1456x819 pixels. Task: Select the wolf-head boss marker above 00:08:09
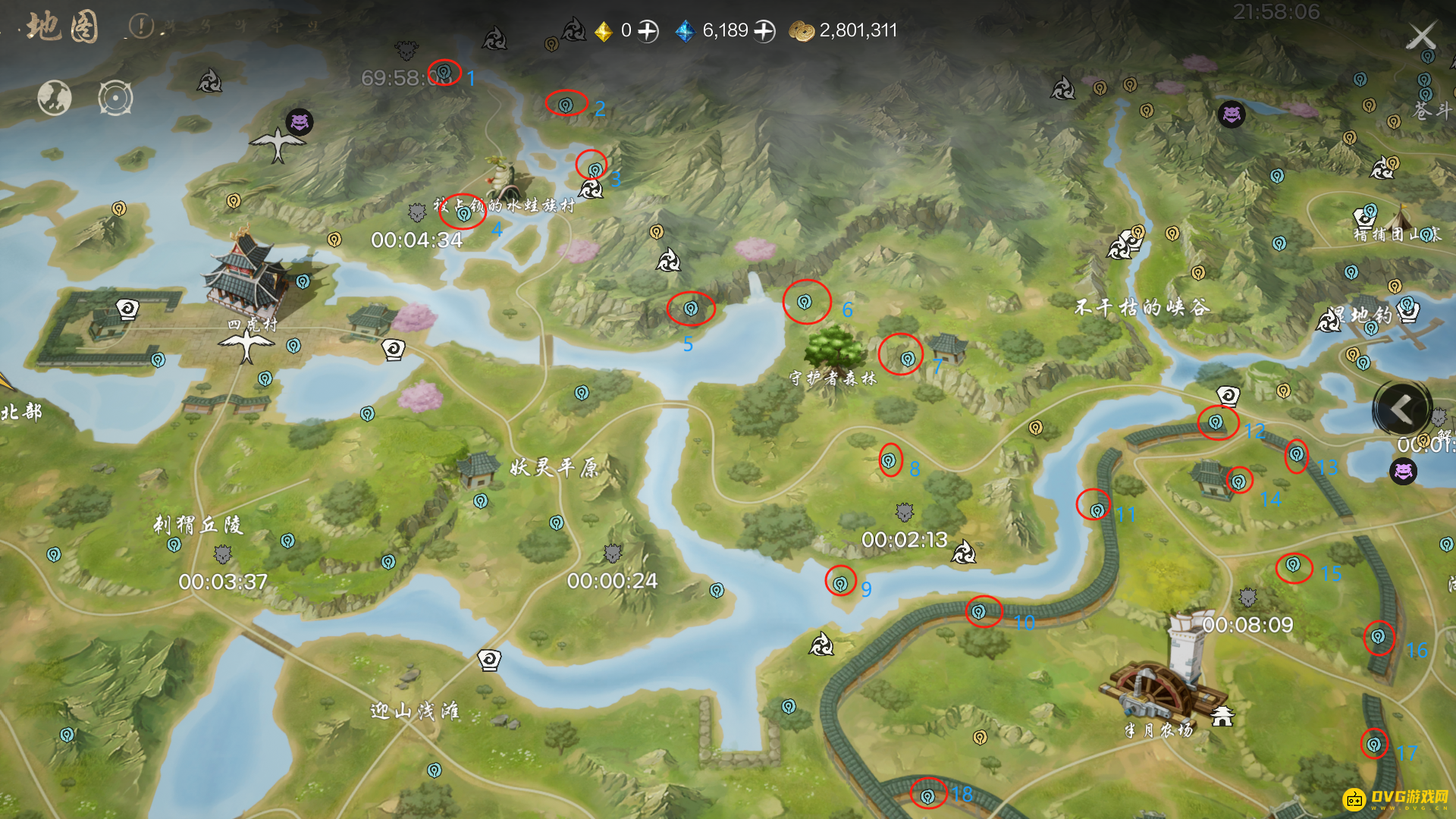1247,598
